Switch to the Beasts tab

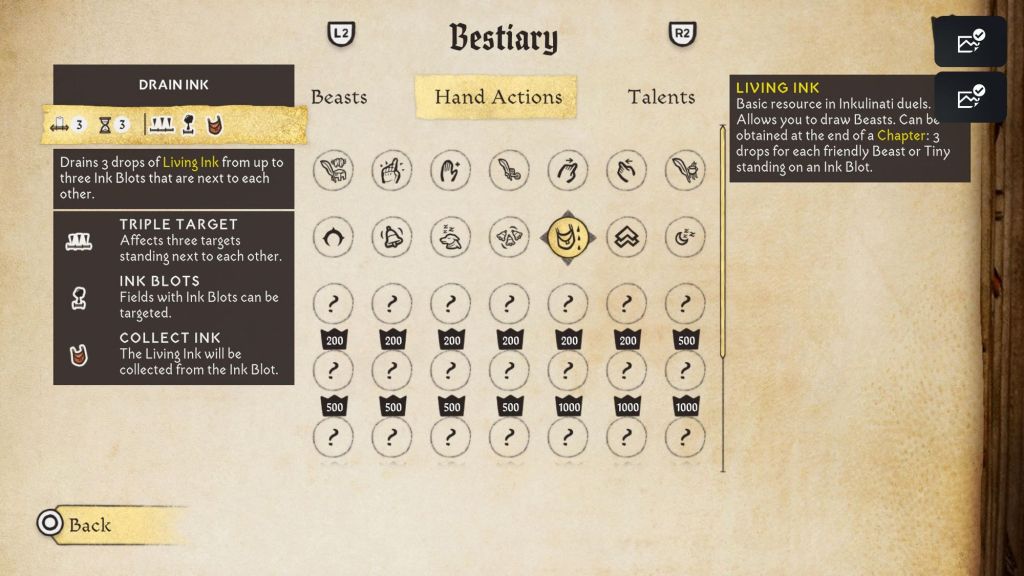pos(339,97)
